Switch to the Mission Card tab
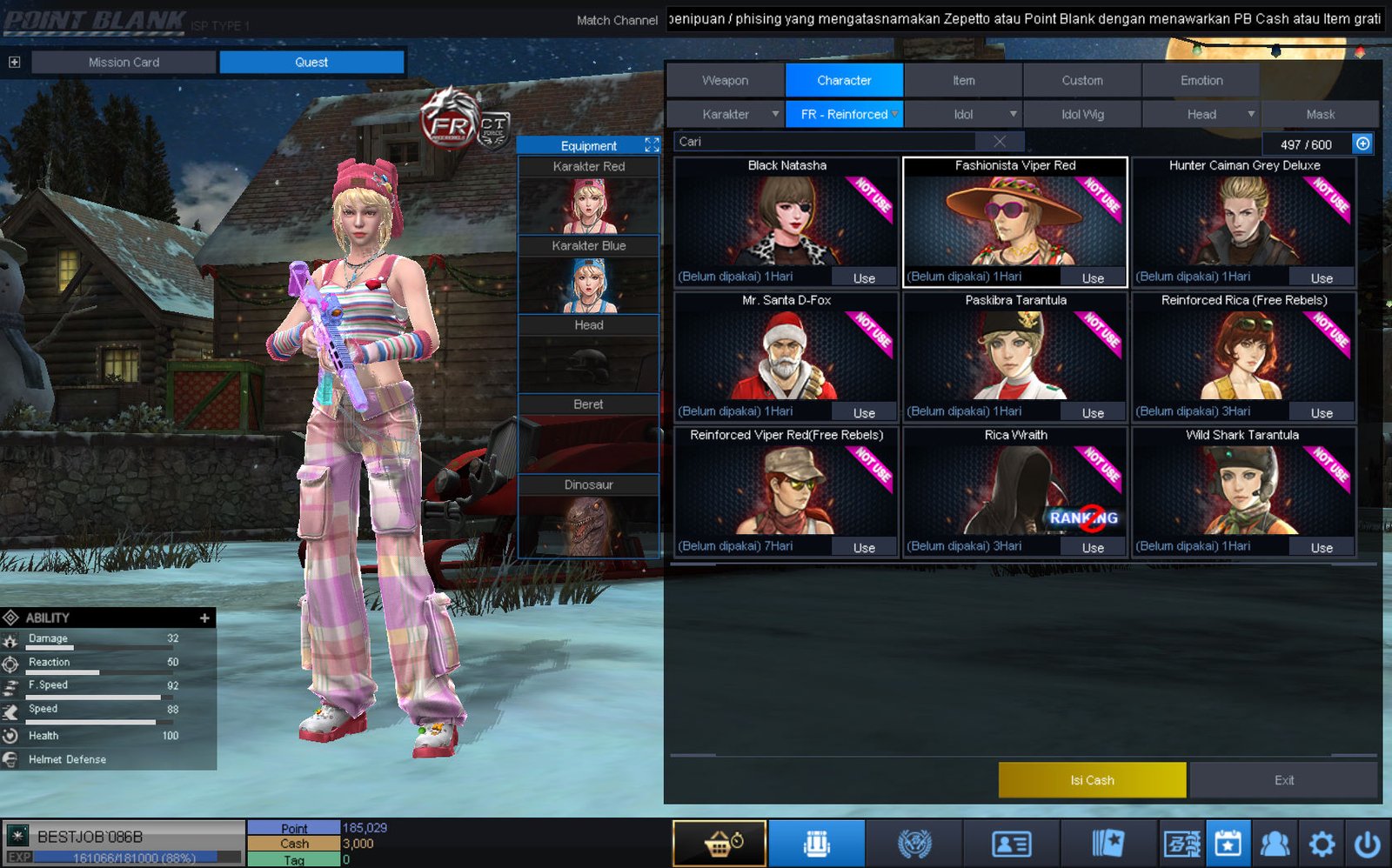This screenshot has width=1392, height=868. point(124,62)
